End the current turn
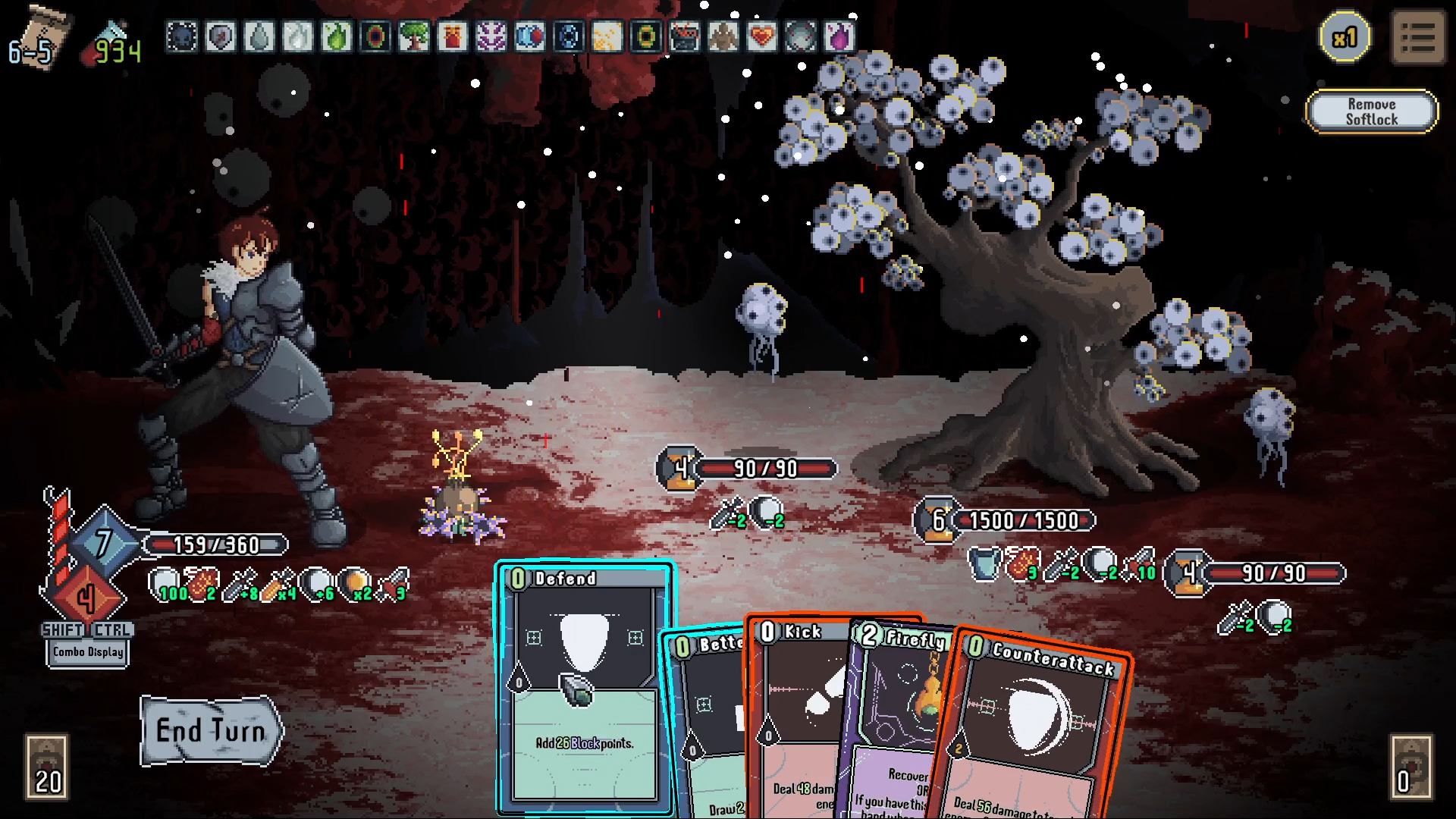This screenshot has height=819, width=1456. (211, 731)
